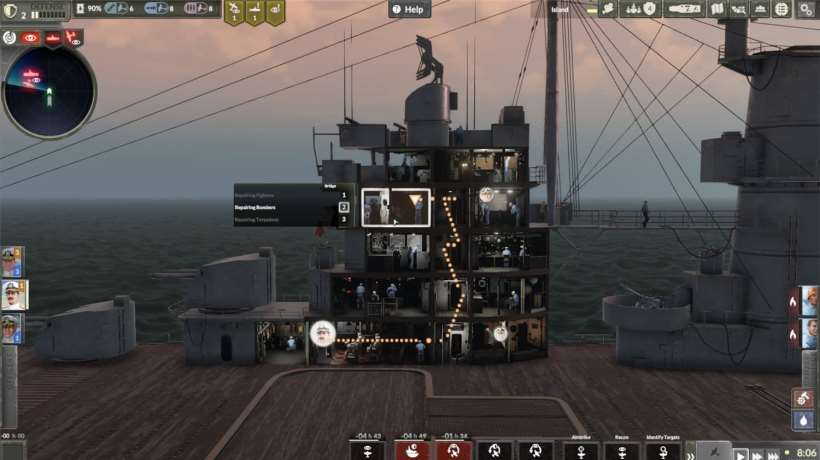The height and width of the screenshot is (460, 820).
Task: Open the aircraft carrier deck view button
Action: 681,9
